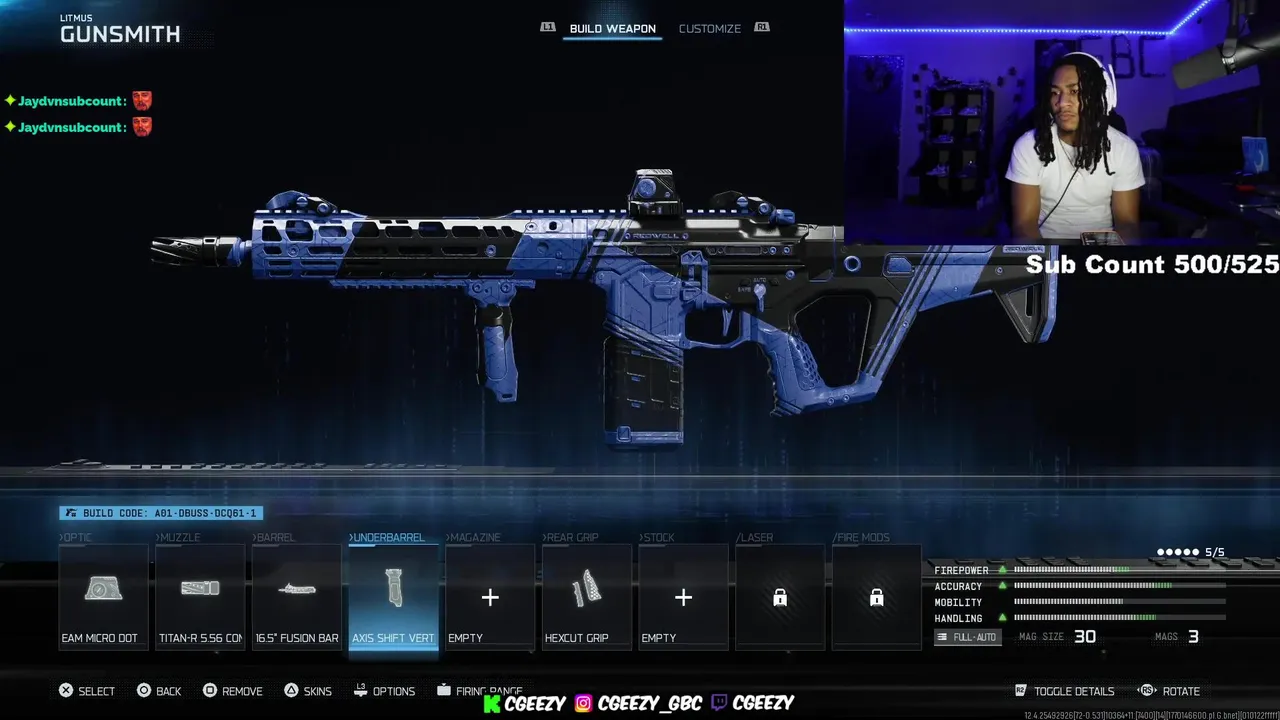
Task: Click the locked Fire Mods slot
Action: click(876, 597)
